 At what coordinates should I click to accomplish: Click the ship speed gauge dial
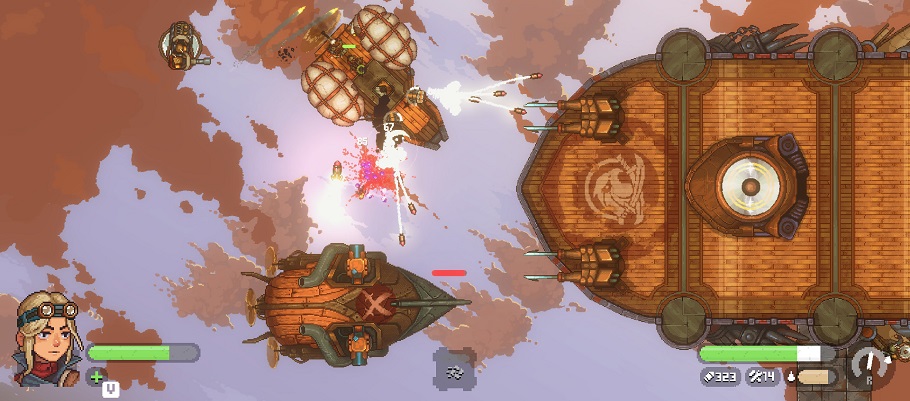(872, 367)
